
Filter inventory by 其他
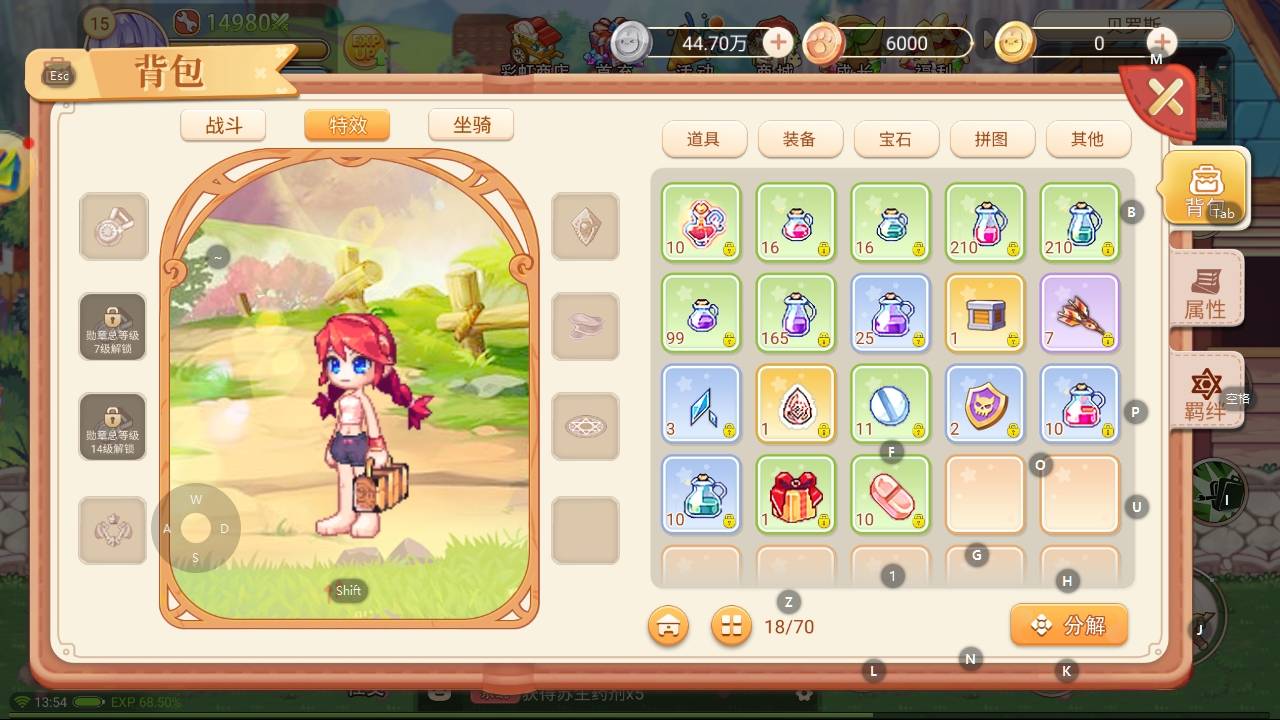1087,139
